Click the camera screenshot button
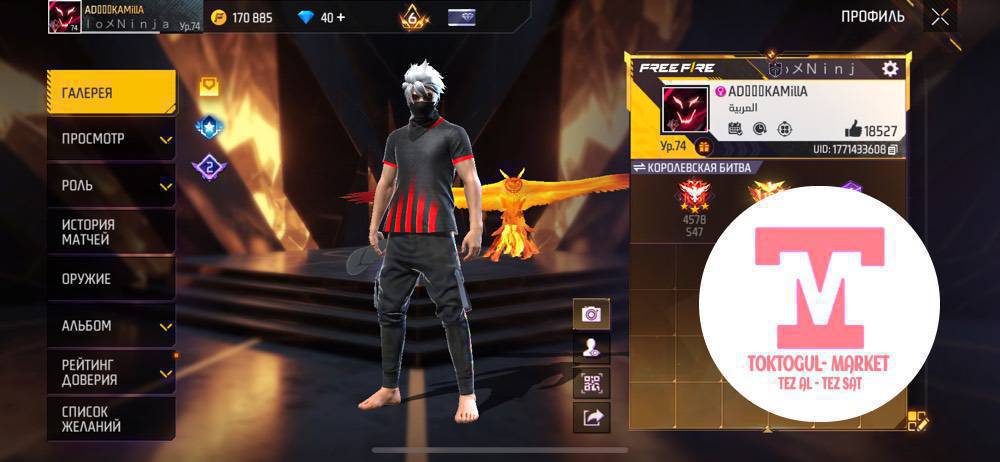The image size is (1000, 462). click(x=591, y=314)
